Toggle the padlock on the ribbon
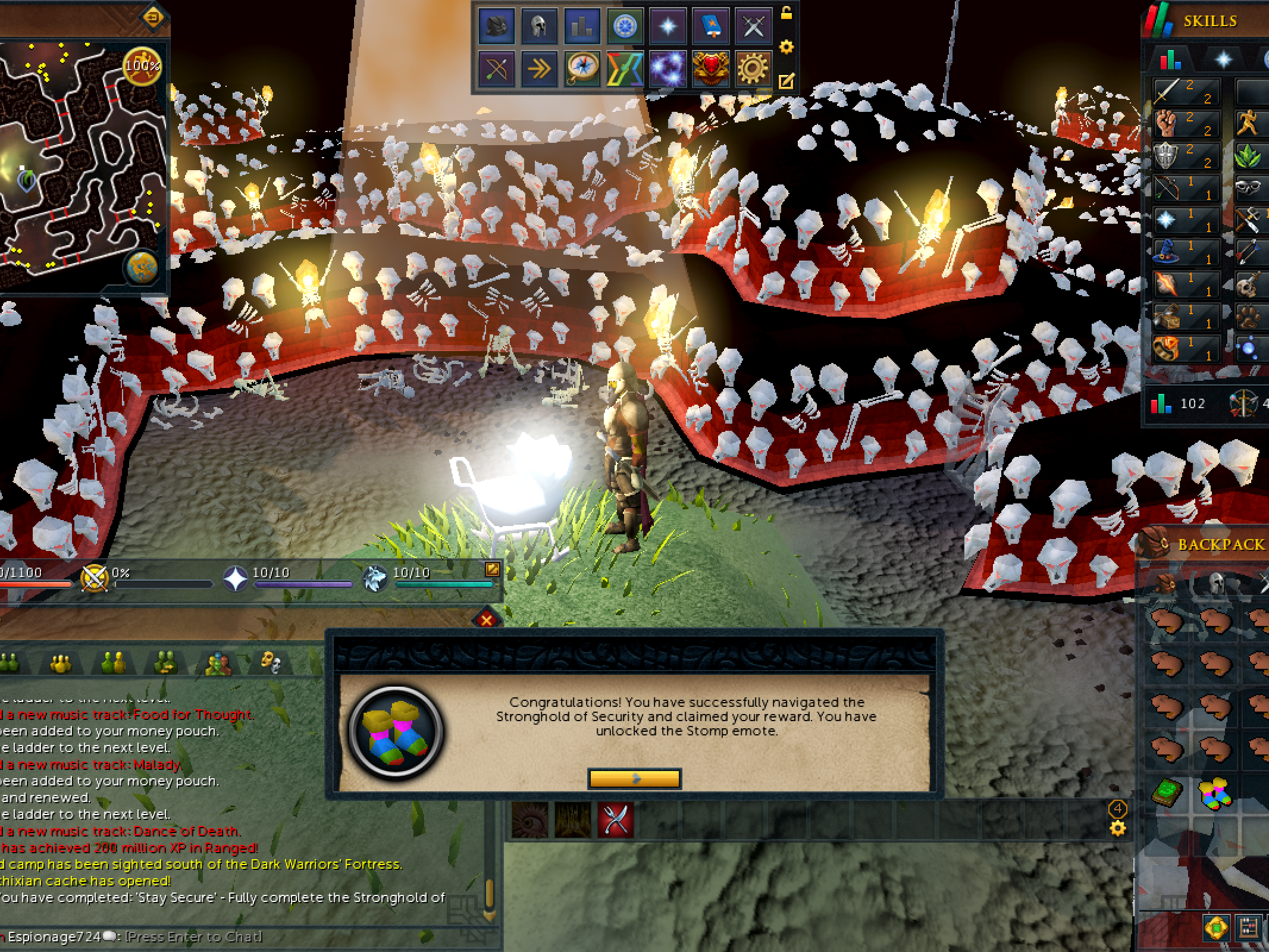The width and height of the screenshot is (1269, 952). coord(786,13)
